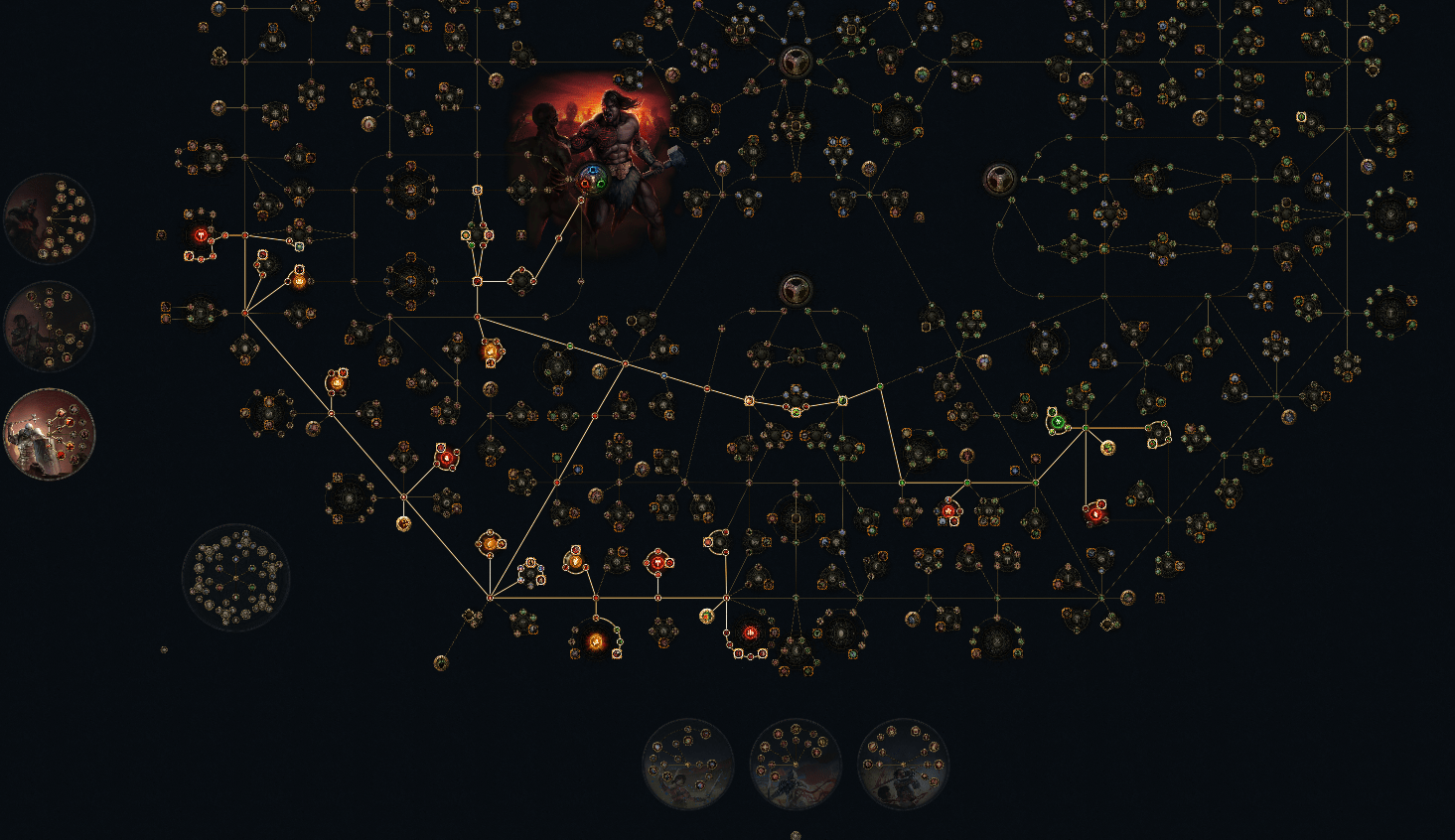Viewport: 1455px width, 840px height.
Task: Click the prismatic jewel socket below the Marauder artwork
Action: click(593, 180)
